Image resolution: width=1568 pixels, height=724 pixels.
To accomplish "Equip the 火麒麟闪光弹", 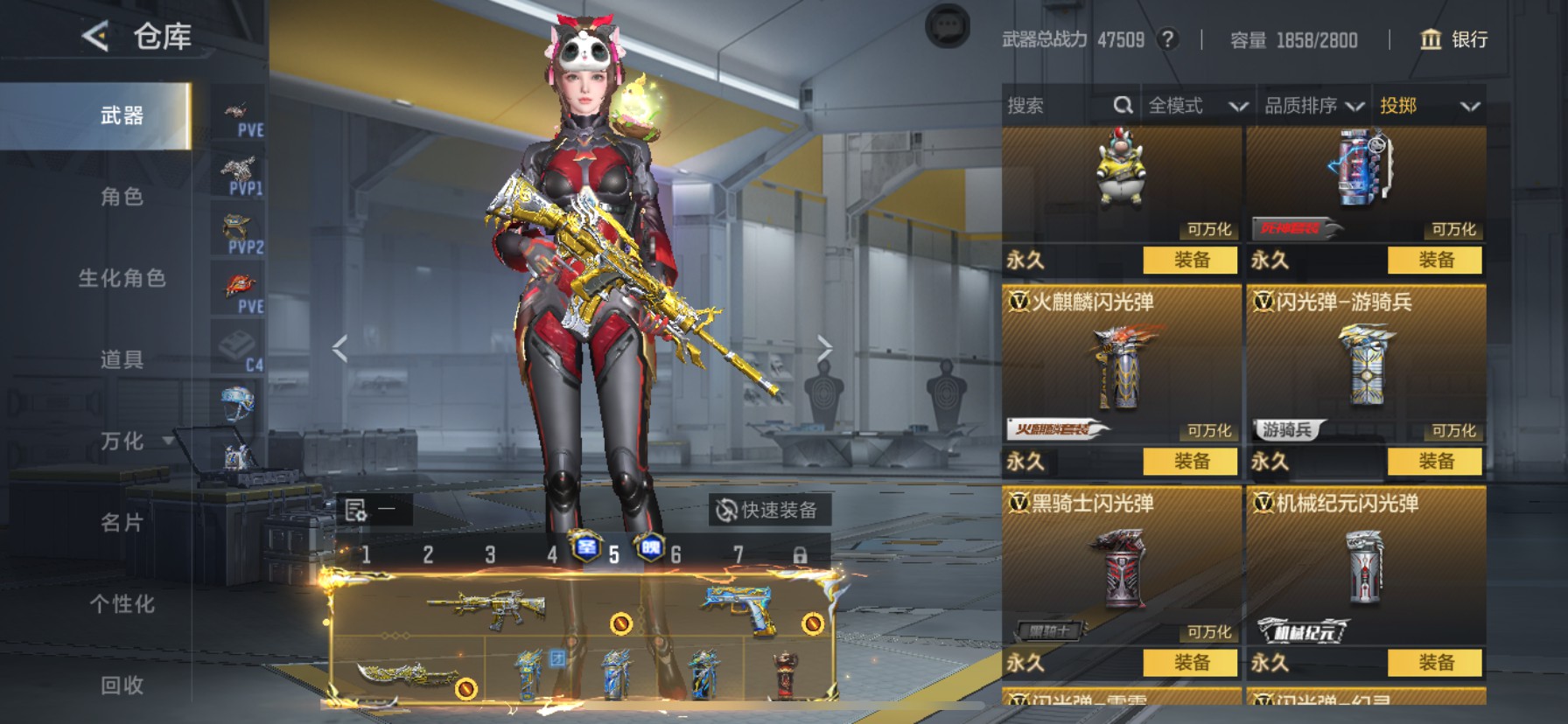I will [1191, 461].
